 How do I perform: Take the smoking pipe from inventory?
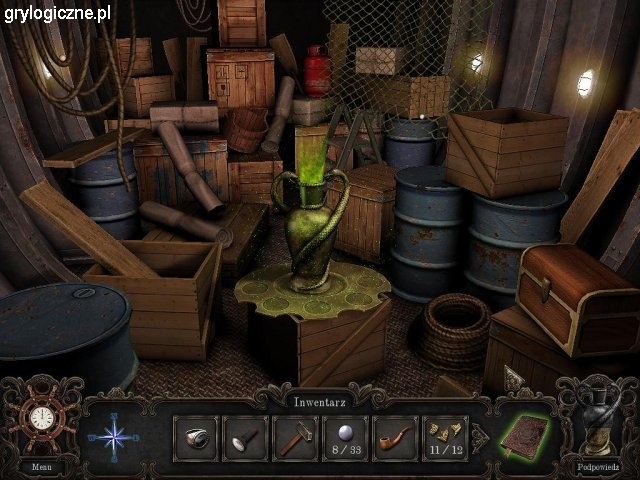pos(396,438)
